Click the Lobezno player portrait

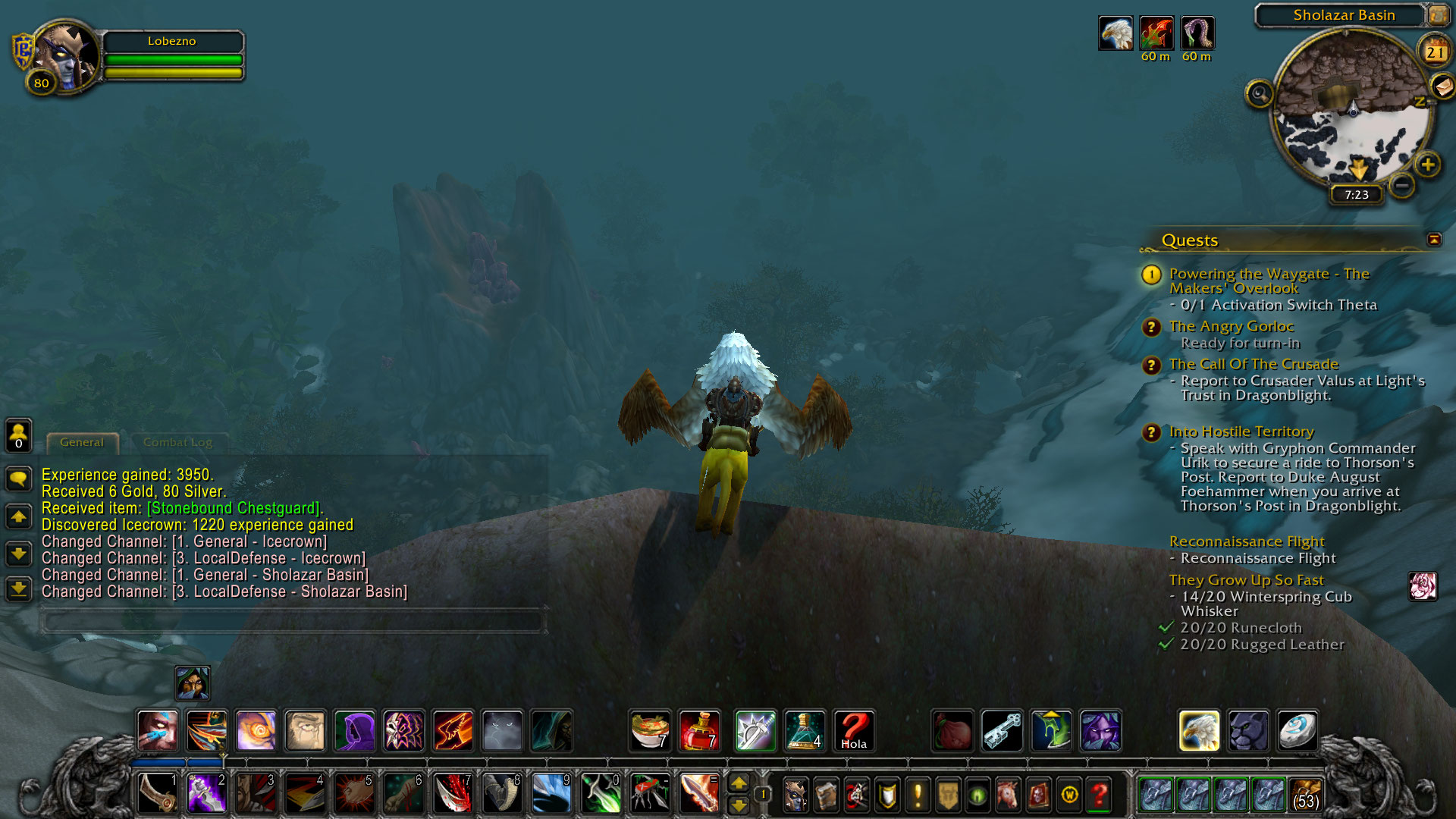pos(67,55)
